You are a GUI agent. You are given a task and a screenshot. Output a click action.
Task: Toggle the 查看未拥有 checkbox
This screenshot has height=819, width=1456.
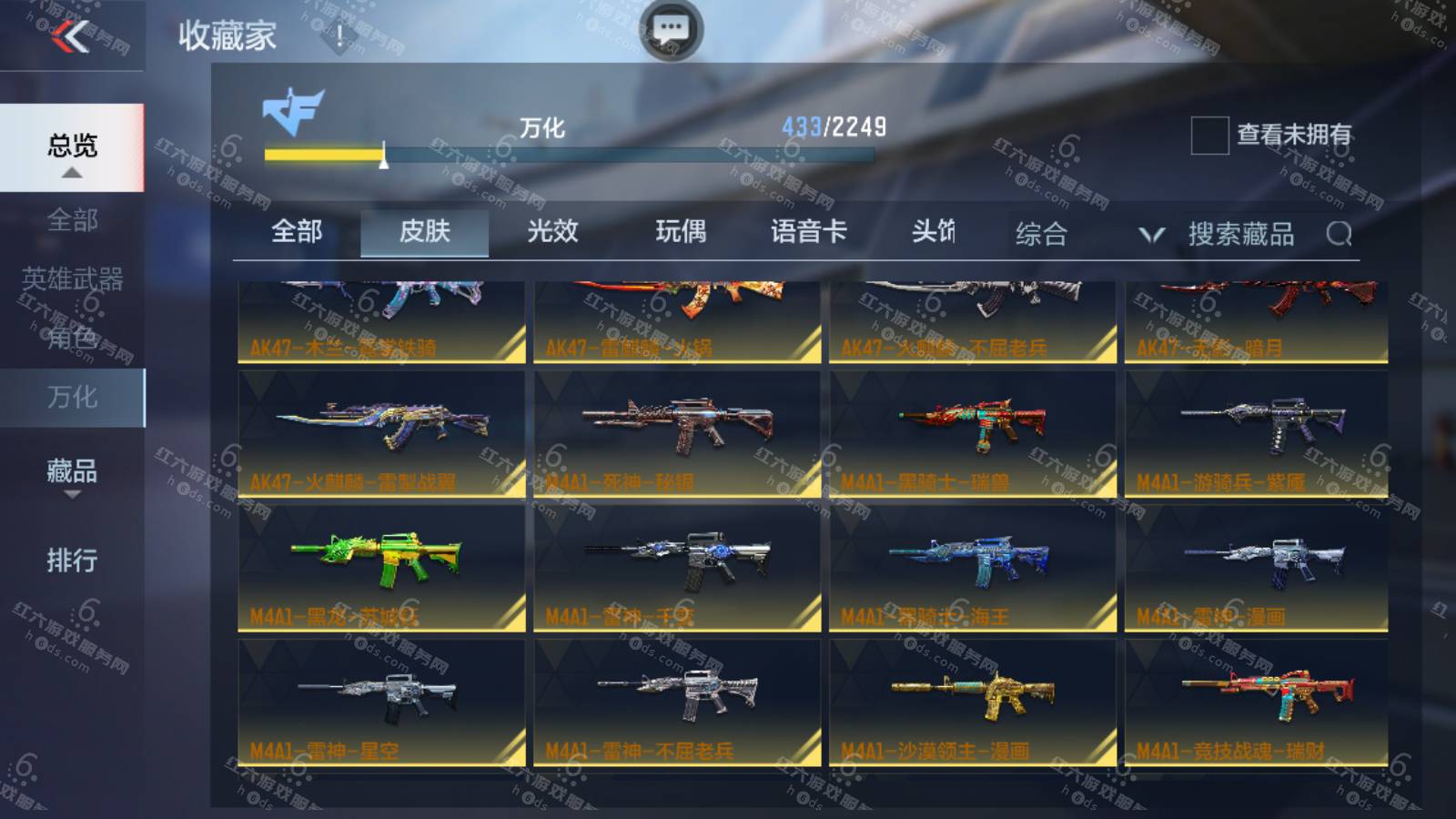pos(1209,136)
